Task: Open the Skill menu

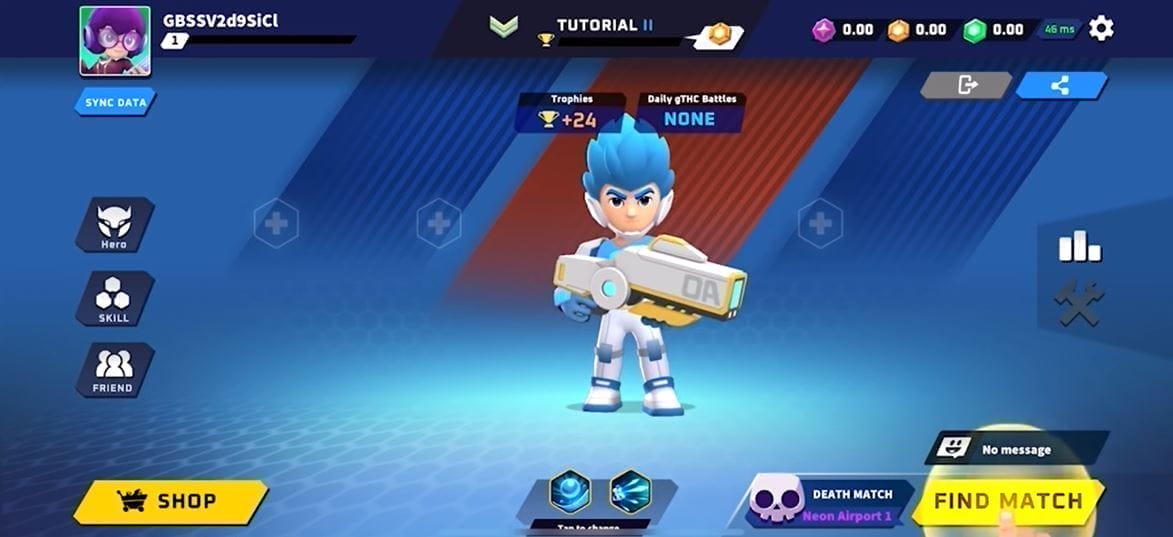Action: [x=114, y=298]
